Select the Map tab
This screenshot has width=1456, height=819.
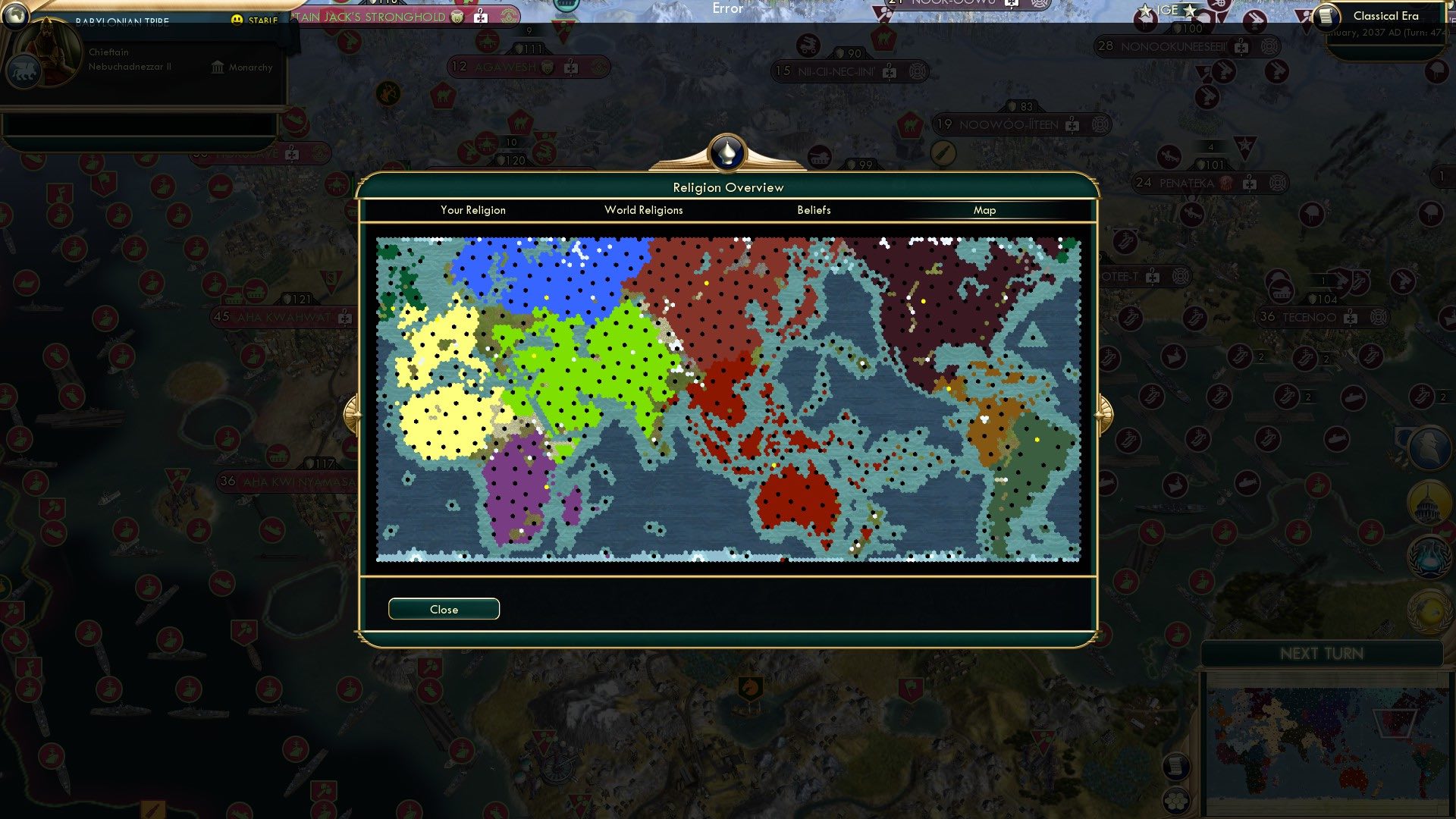pos(985,210)
